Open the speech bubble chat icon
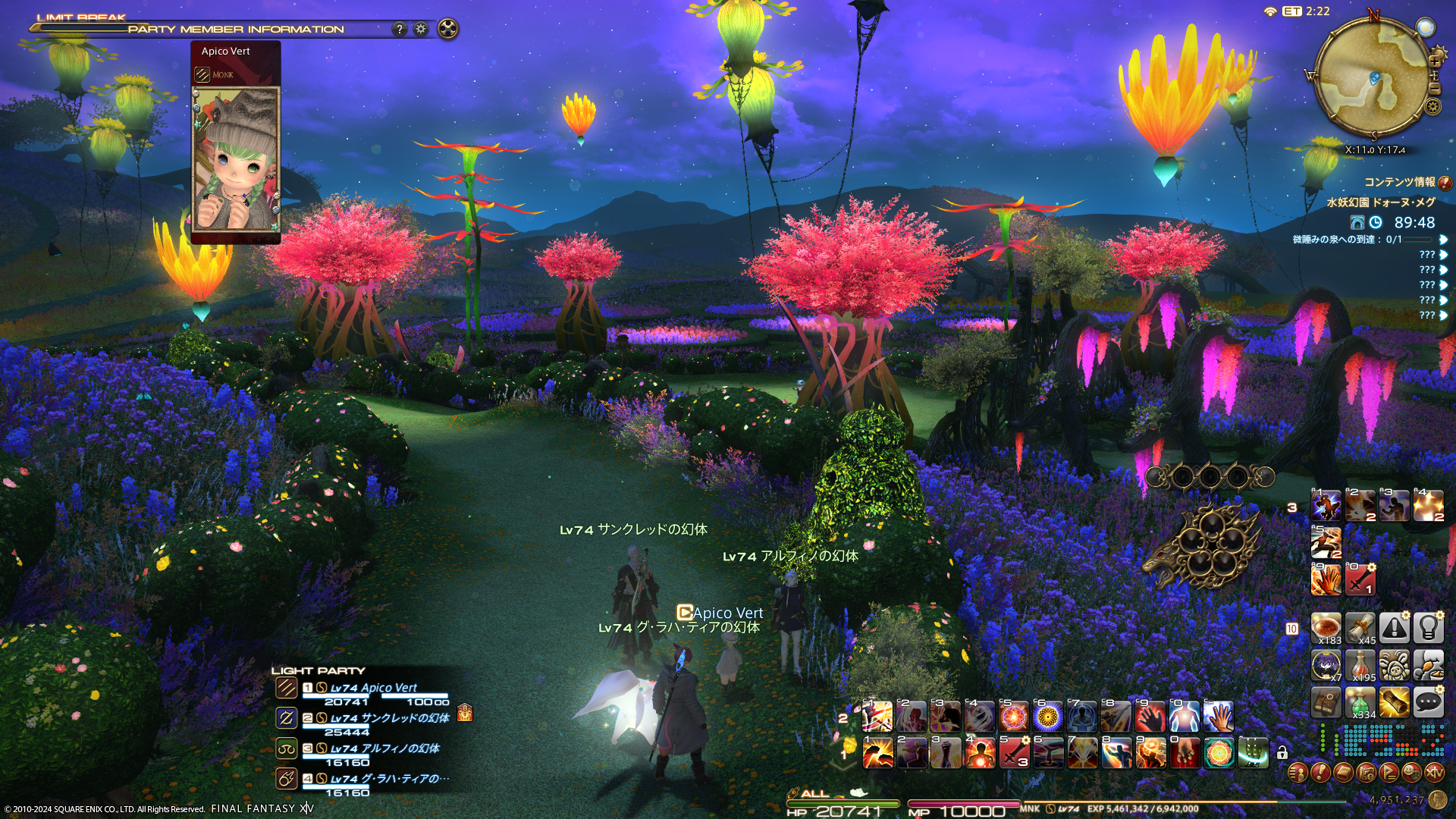This screenshot has width=1456, height=819. point(1428,702)
